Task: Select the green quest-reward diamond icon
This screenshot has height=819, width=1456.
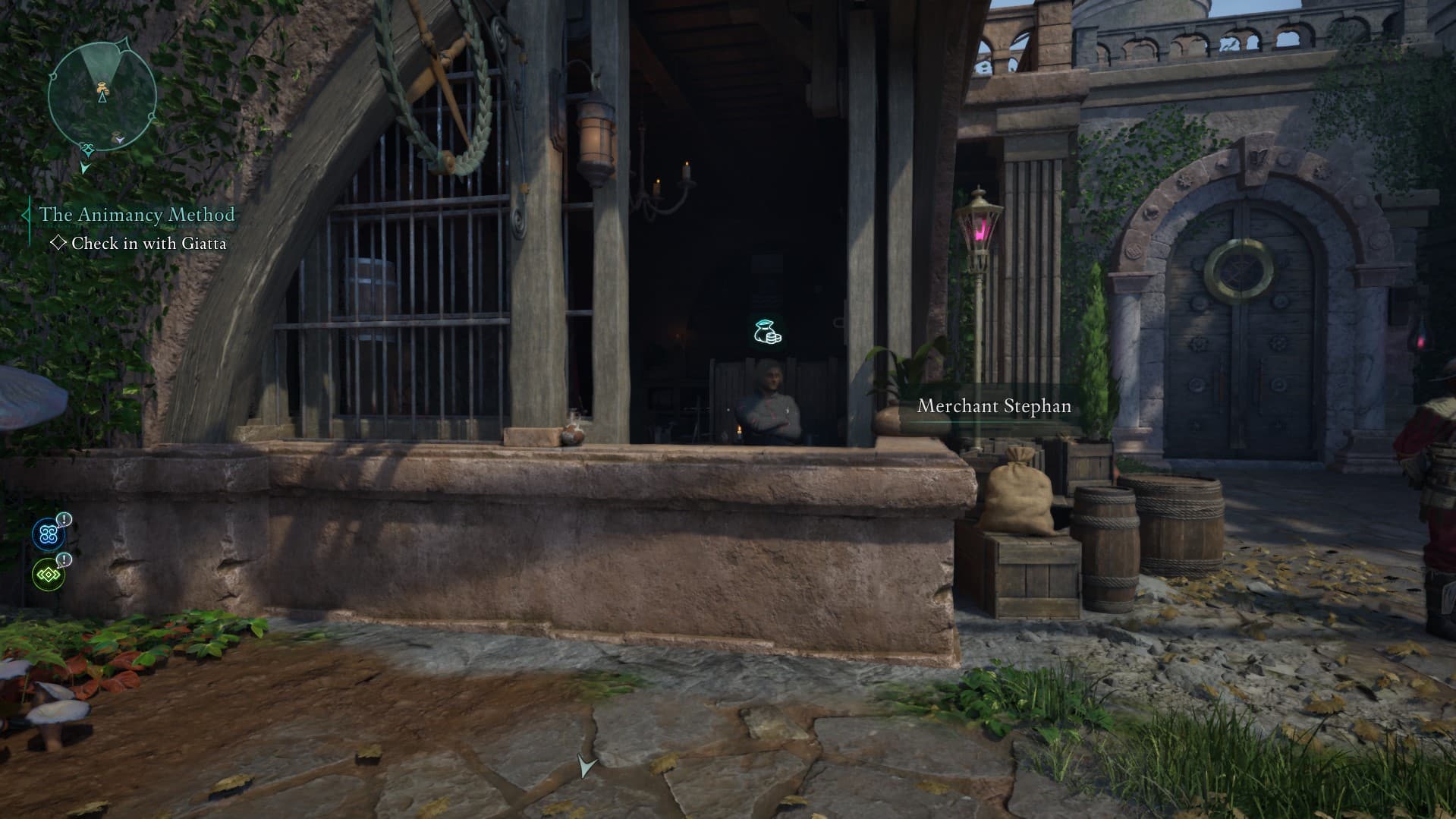Action: 49,575
